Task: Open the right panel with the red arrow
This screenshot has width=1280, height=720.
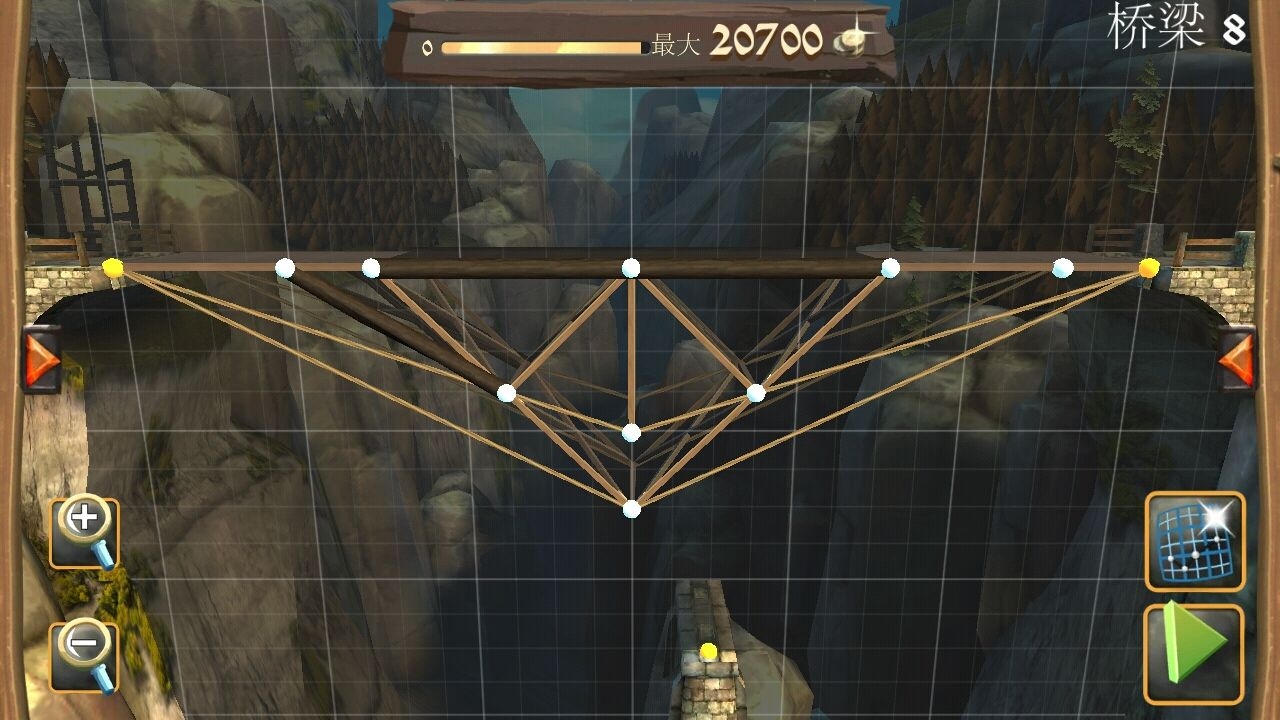Action: coord(1236,358)
